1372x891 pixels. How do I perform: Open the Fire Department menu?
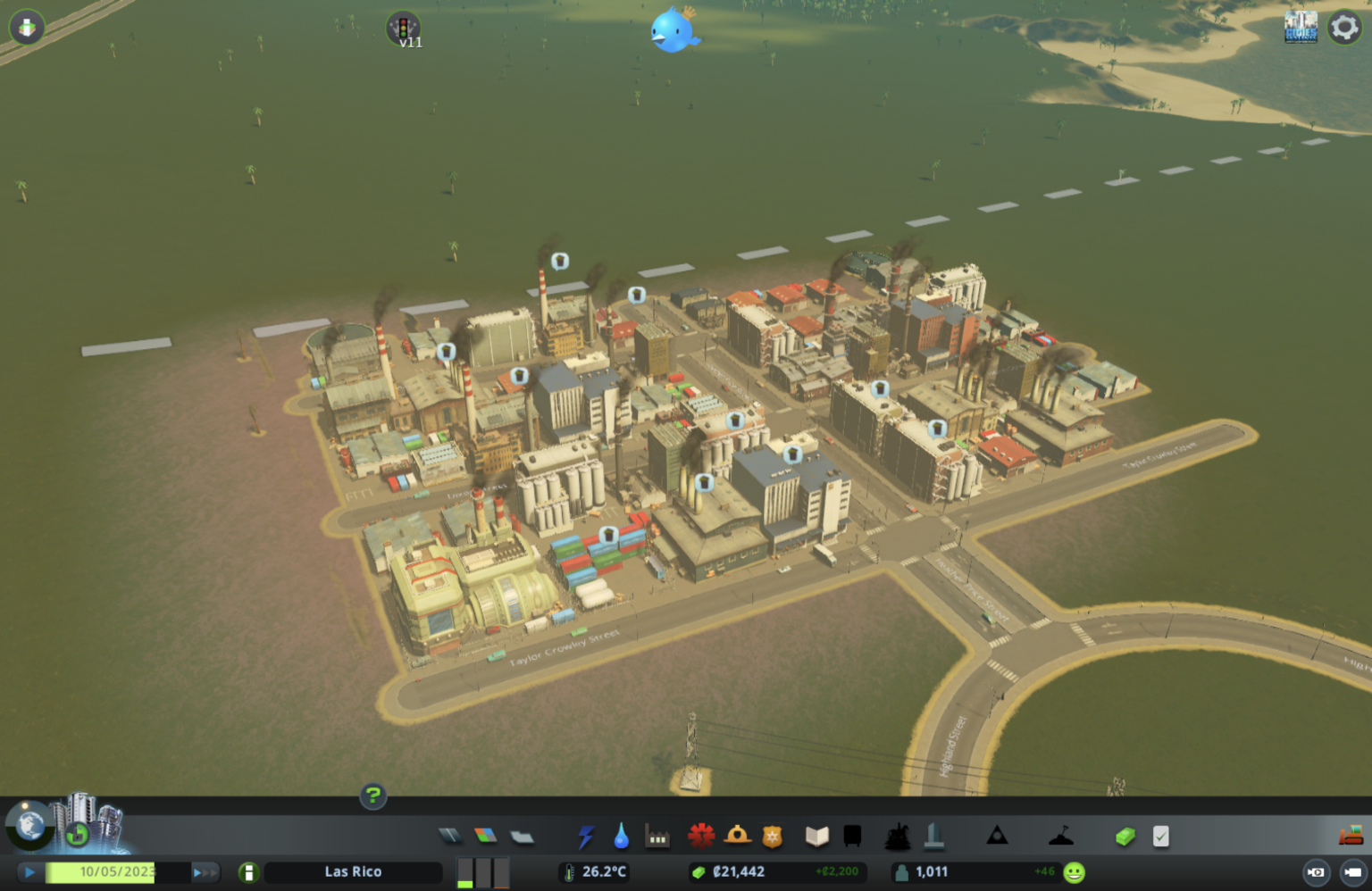737,835
